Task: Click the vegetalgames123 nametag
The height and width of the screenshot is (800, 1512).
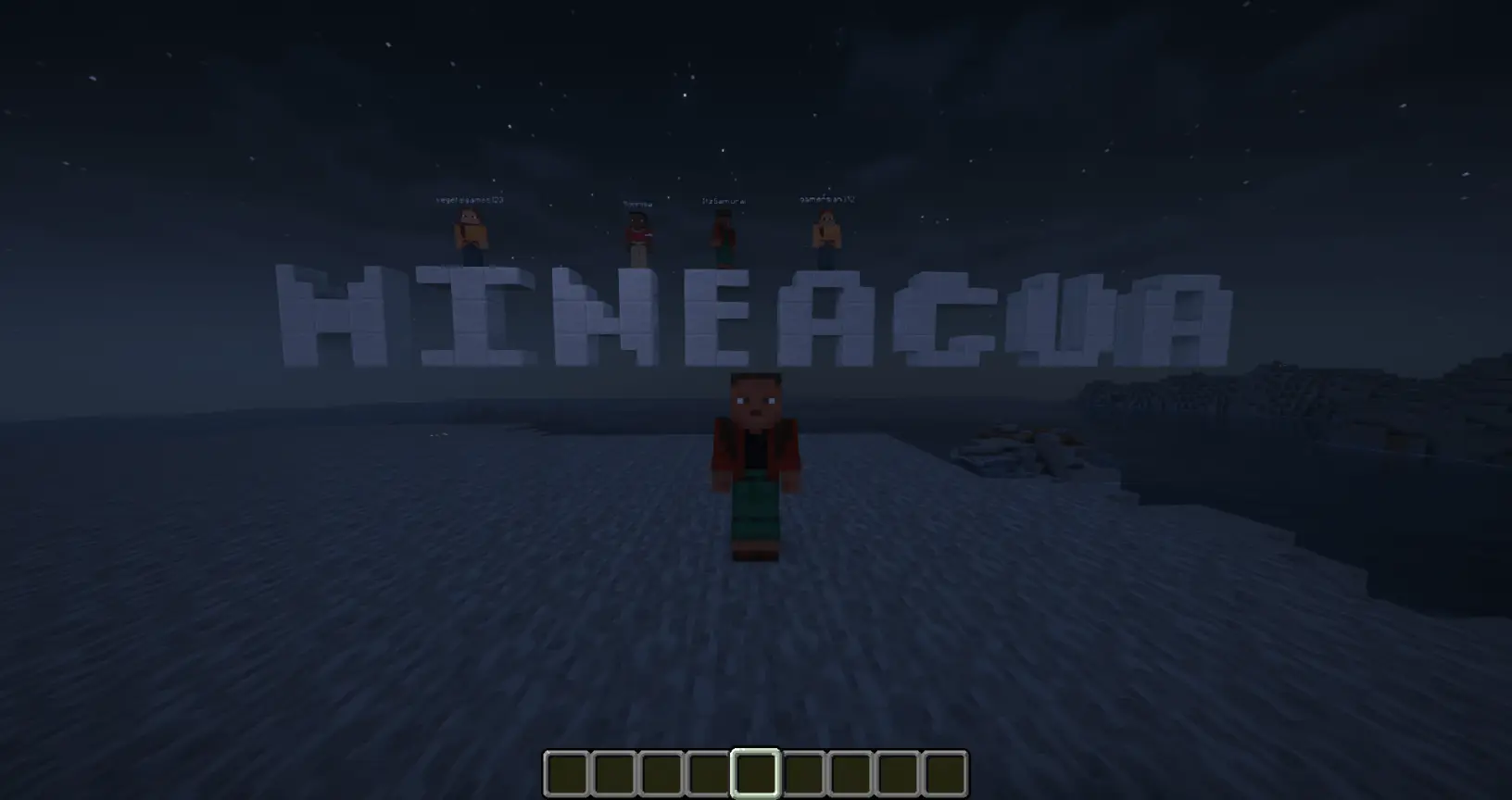Action: 469,197
